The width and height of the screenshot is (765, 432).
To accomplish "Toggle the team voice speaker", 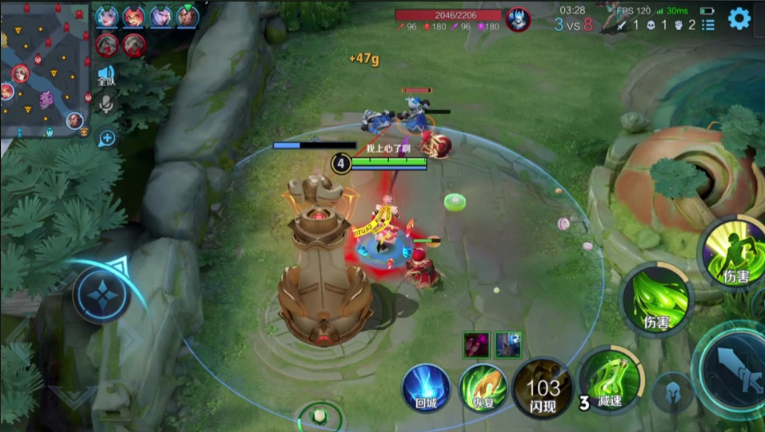I will [106, 76].
